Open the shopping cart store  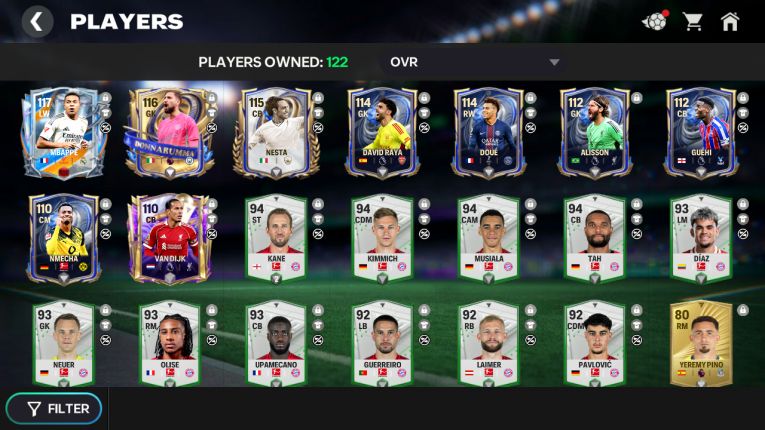(x=692, y=21)
